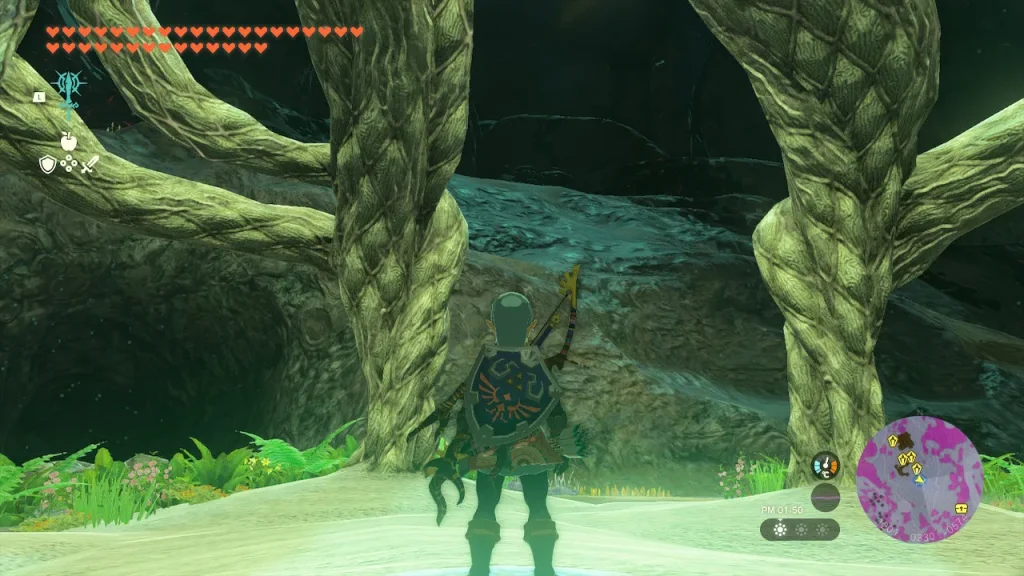The height and width of the screenshot is (576, 1024).
Task: Activate the teal sword ability icon
Action: pyautogui.click(x=67, y=92)
